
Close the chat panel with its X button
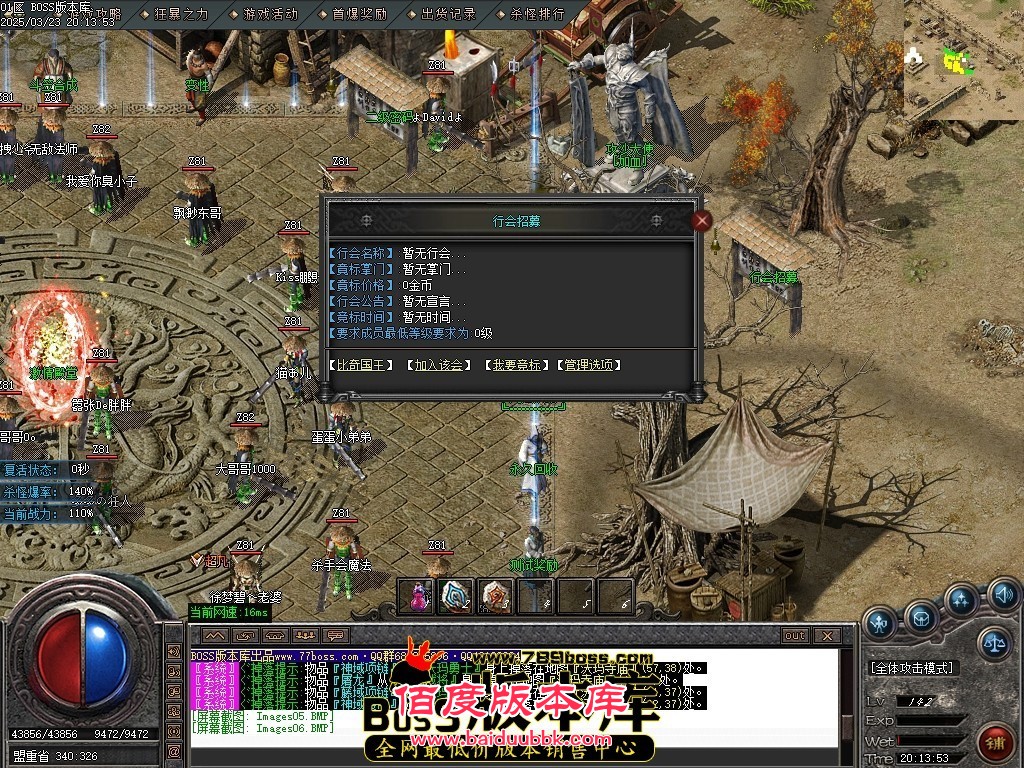pyautogui.click(x=827, y=635)
